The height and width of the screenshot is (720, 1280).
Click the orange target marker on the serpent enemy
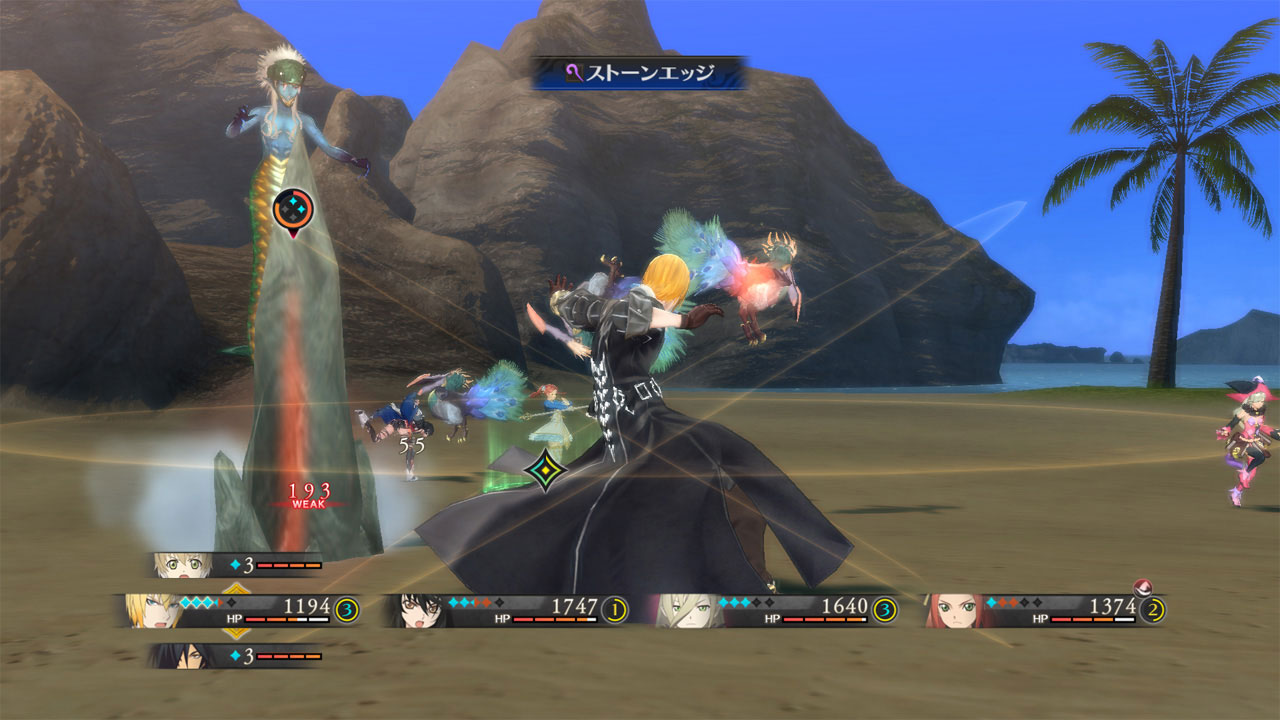(293, 209)
